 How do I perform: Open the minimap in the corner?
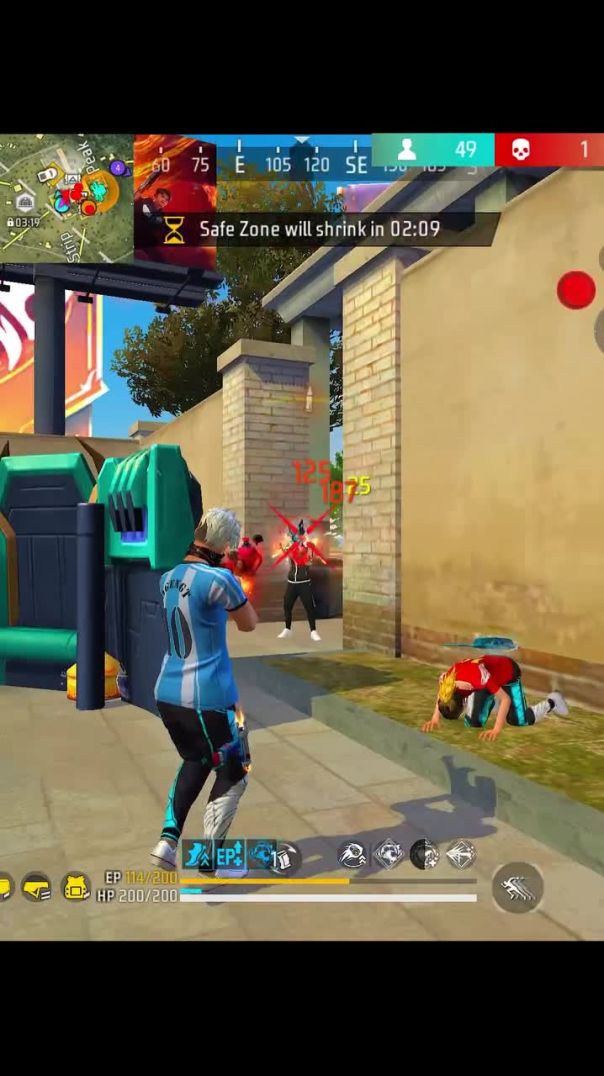coord(66,198)
